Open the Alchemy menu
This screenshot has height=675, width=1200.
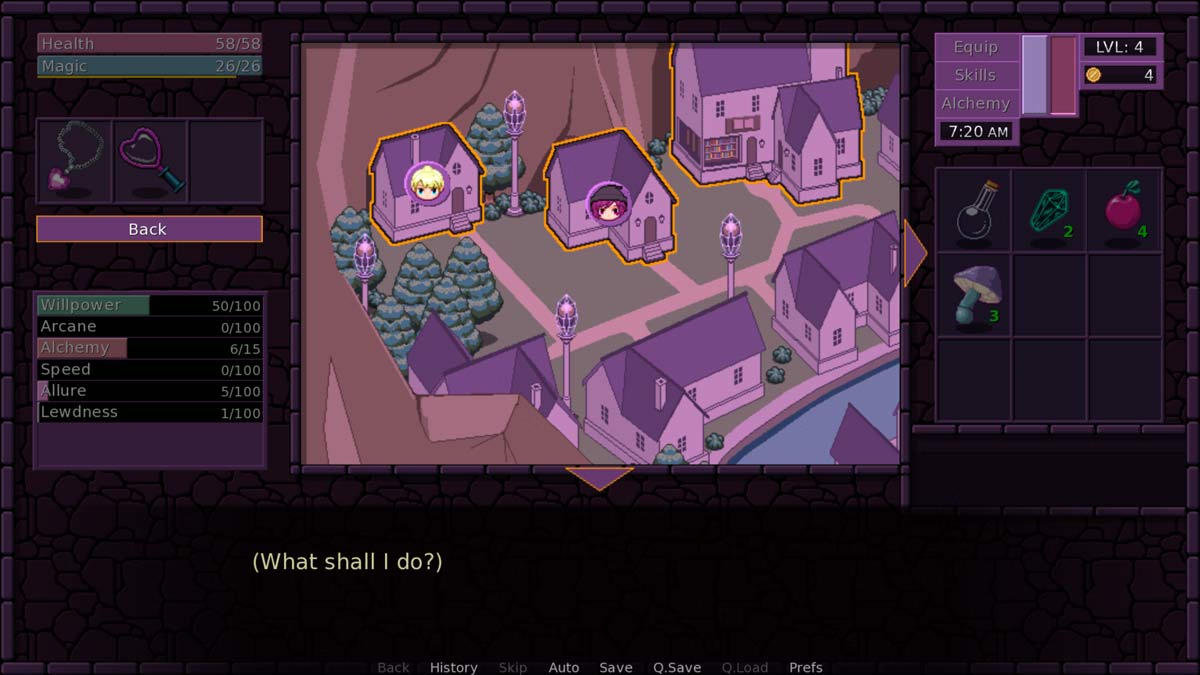point(975,103)
